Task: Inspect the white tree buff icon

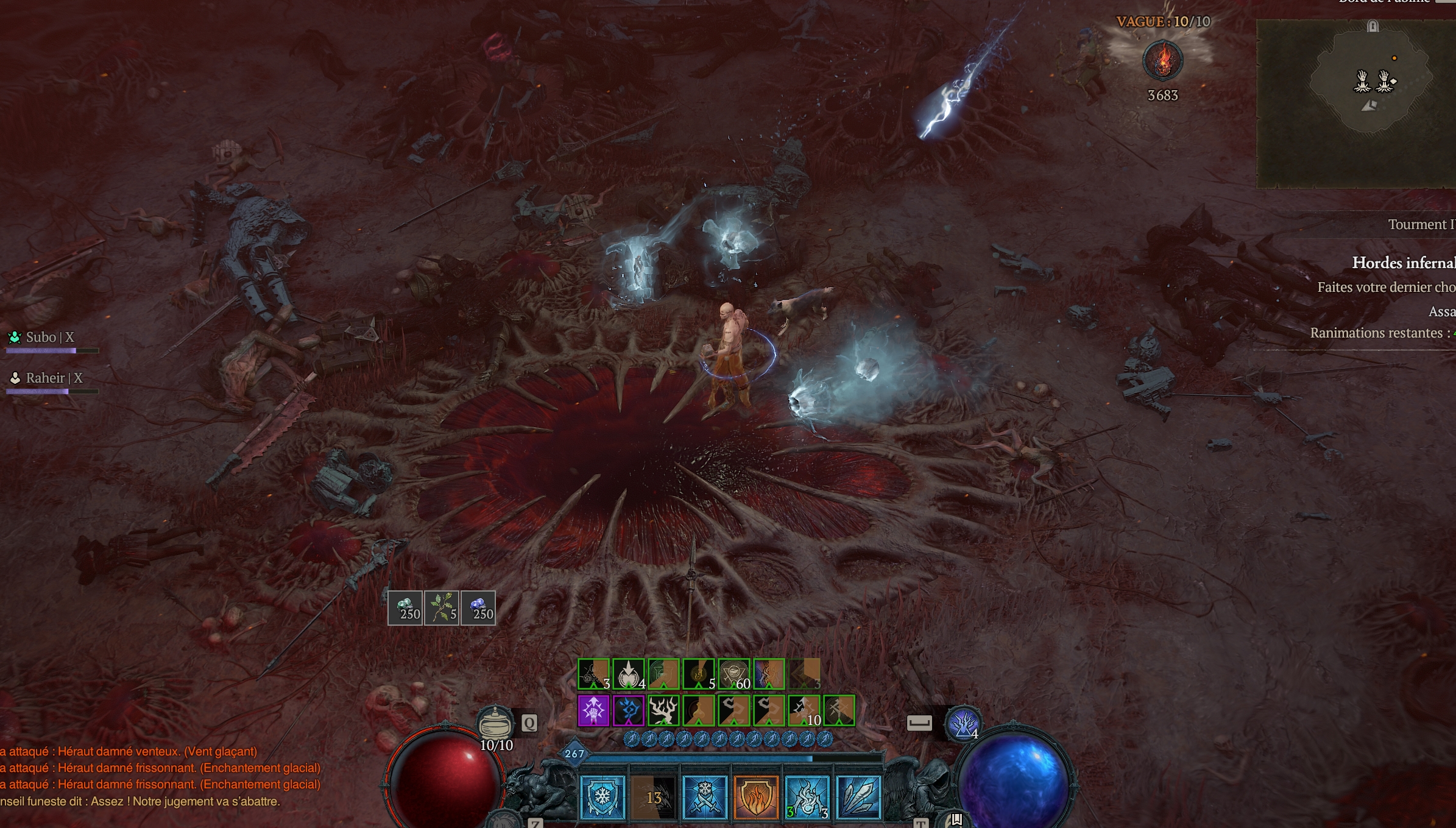Action: point(663,710)
